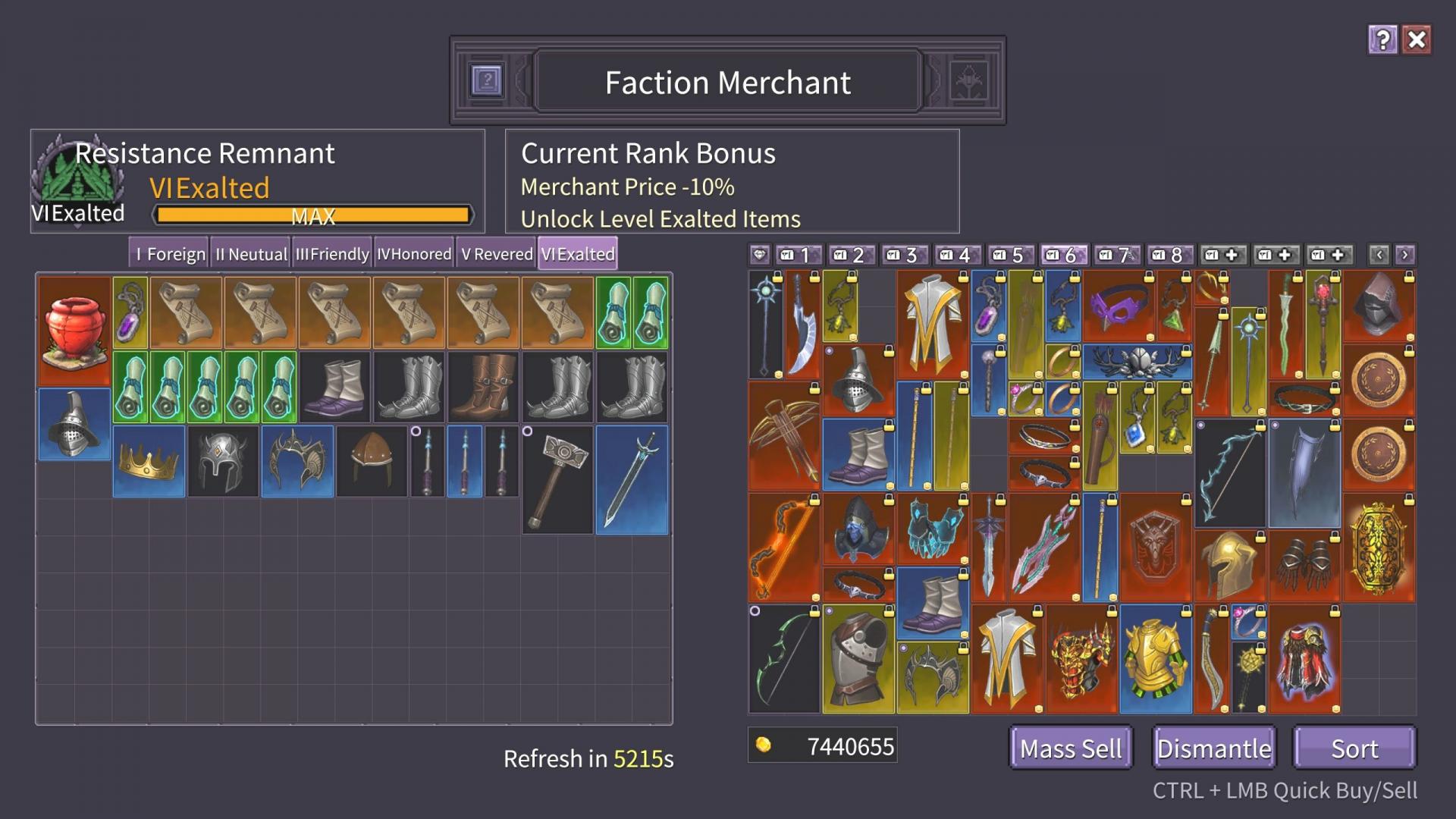Screen dimensions: 1456x819
Task: Pick the golden chest armor in inventory
Action: (x=1155, y=659)
